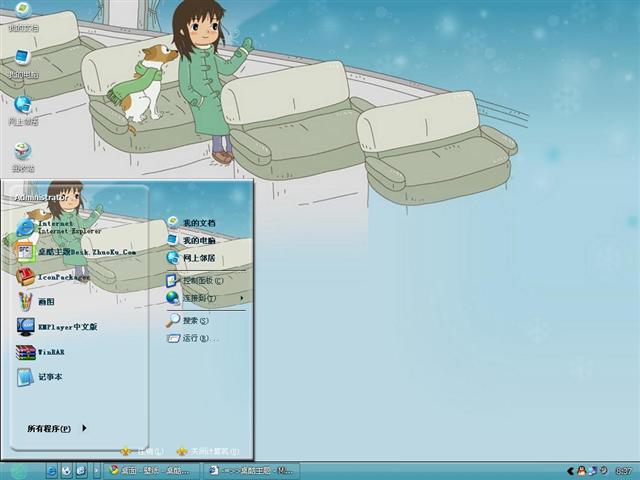Screen dimensions: 640x480
Task: Launch 桌酷主题 Desk.ZhuoKu.Com entry
Action: [75, 252]
